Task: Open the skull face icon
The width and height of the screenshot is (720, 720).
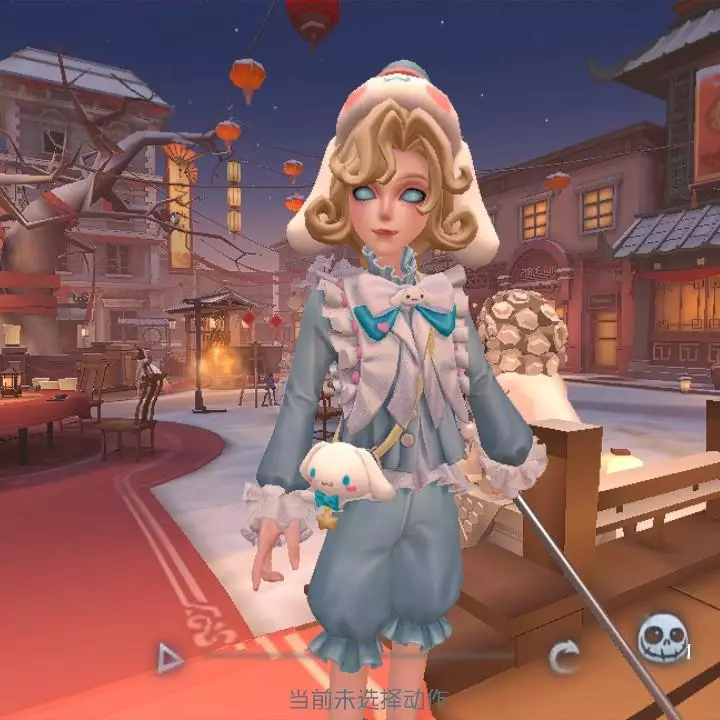Action: [662, 637]
